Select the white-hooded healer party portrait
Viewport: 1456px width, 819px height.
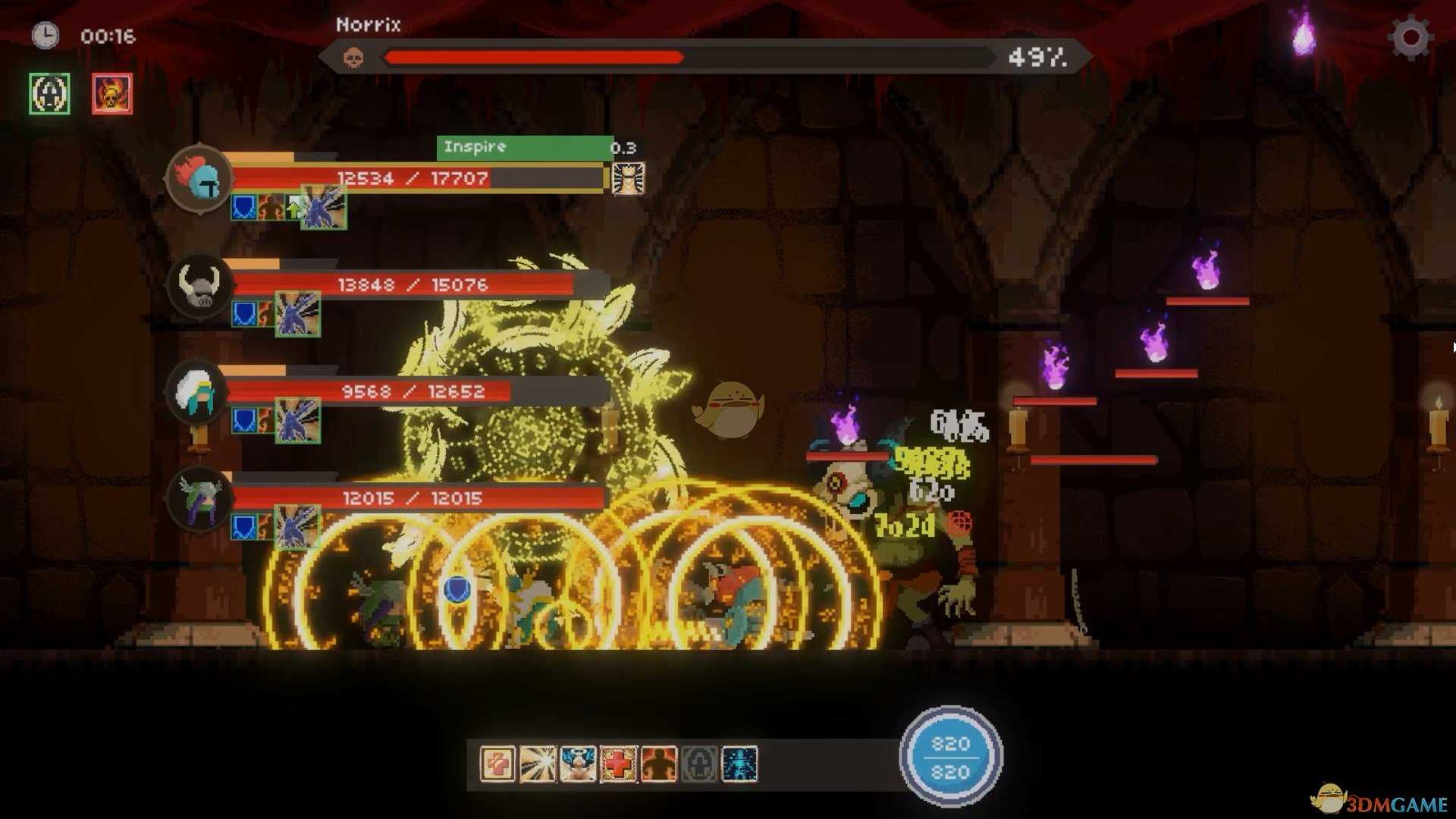(x=197, y=392)
